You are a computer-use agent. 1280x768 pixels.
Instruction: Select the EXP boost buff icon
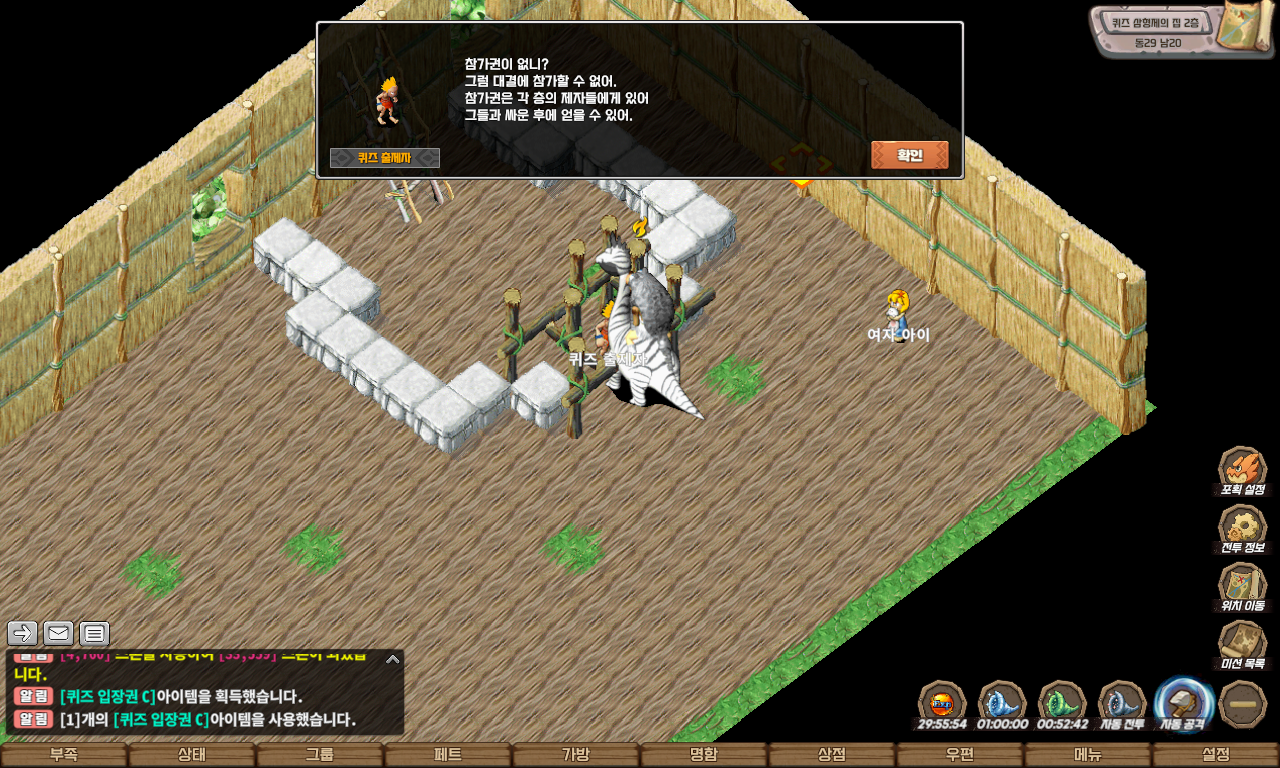tap(942, 701)
